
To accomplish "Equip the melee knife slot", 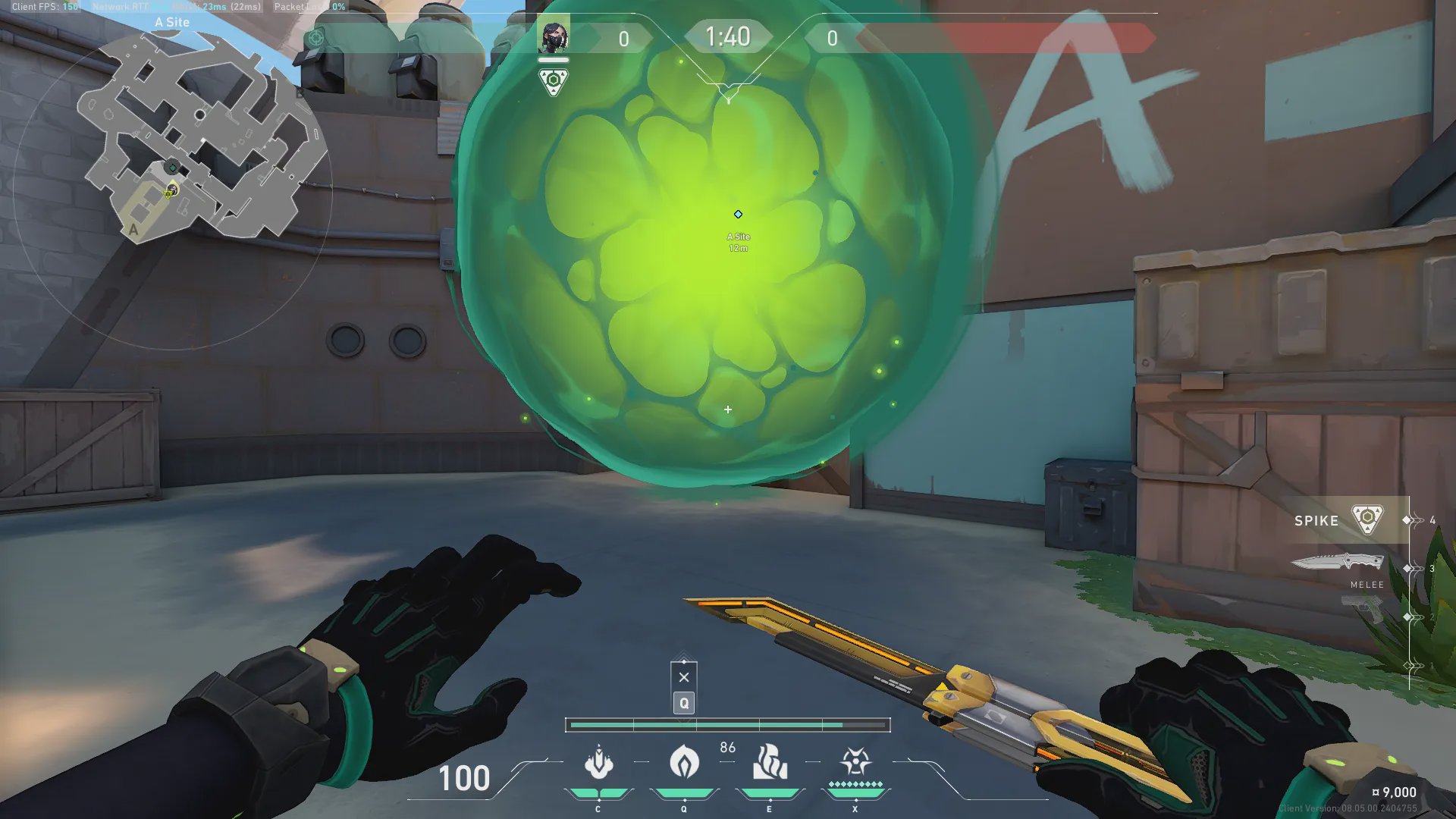I will tap(1338, 563).
